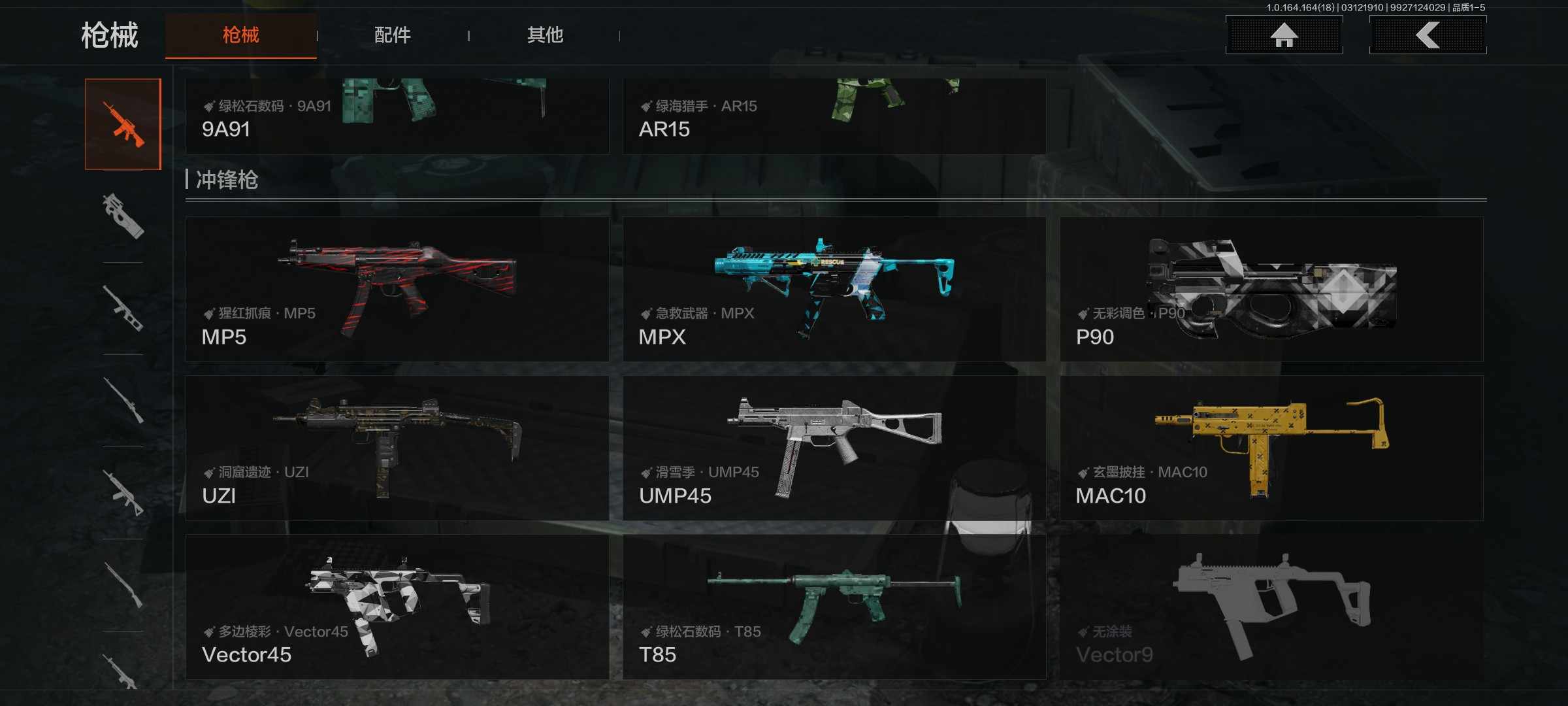Select the orange assault rifle category icon

tap(123, 124)
